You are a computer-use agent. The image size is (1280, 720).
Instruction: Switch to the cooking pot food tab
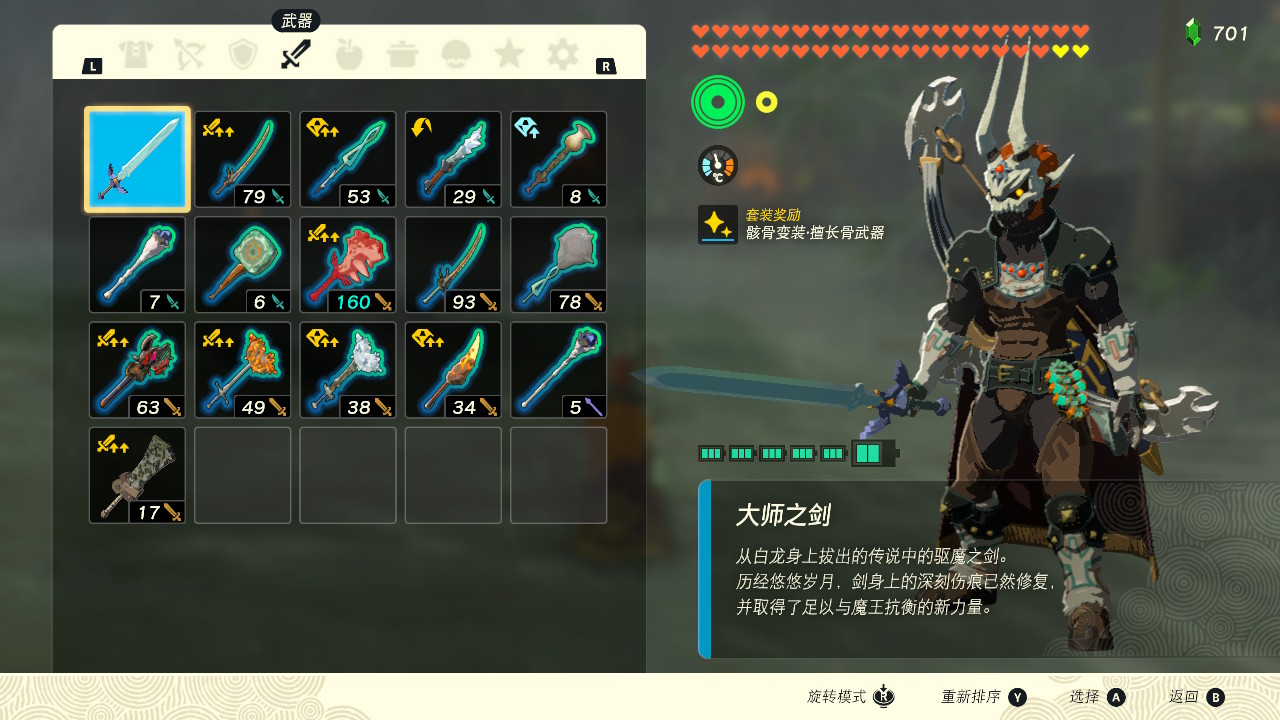click(x=402, y=54)
